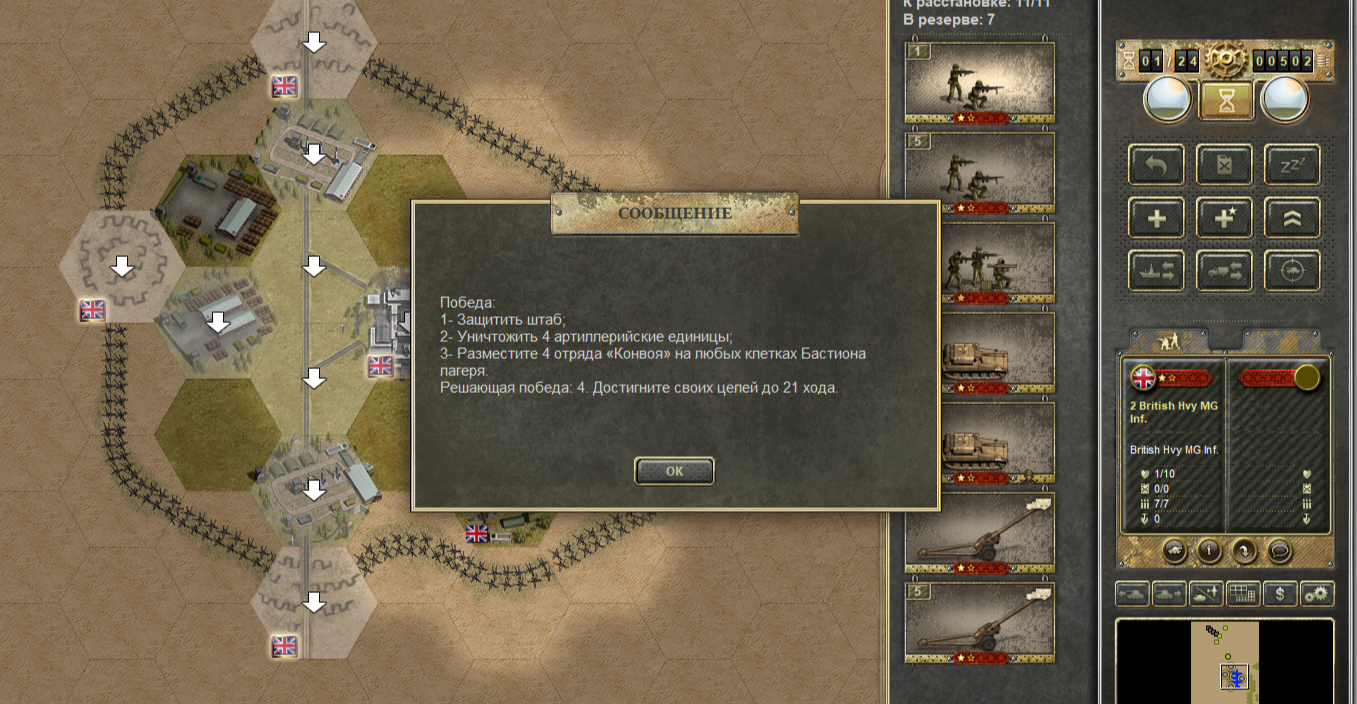Image resolution: width=1357 pixels, height=704 pixels.
Task: Activate the sleep (Zzz) button
Action: pos(1292,165)
